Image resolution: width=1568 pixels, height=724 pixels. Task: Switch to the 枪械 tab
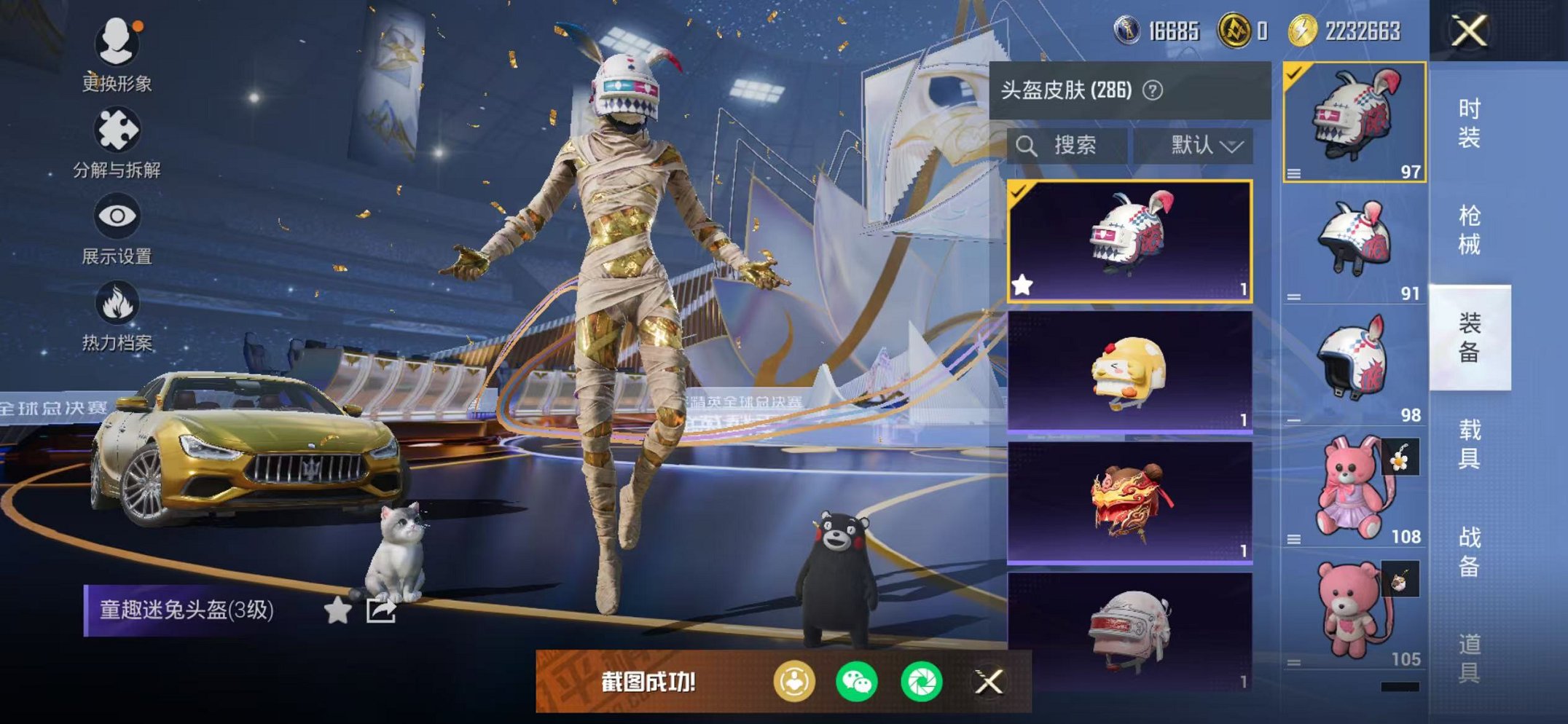pos(1469,229)
